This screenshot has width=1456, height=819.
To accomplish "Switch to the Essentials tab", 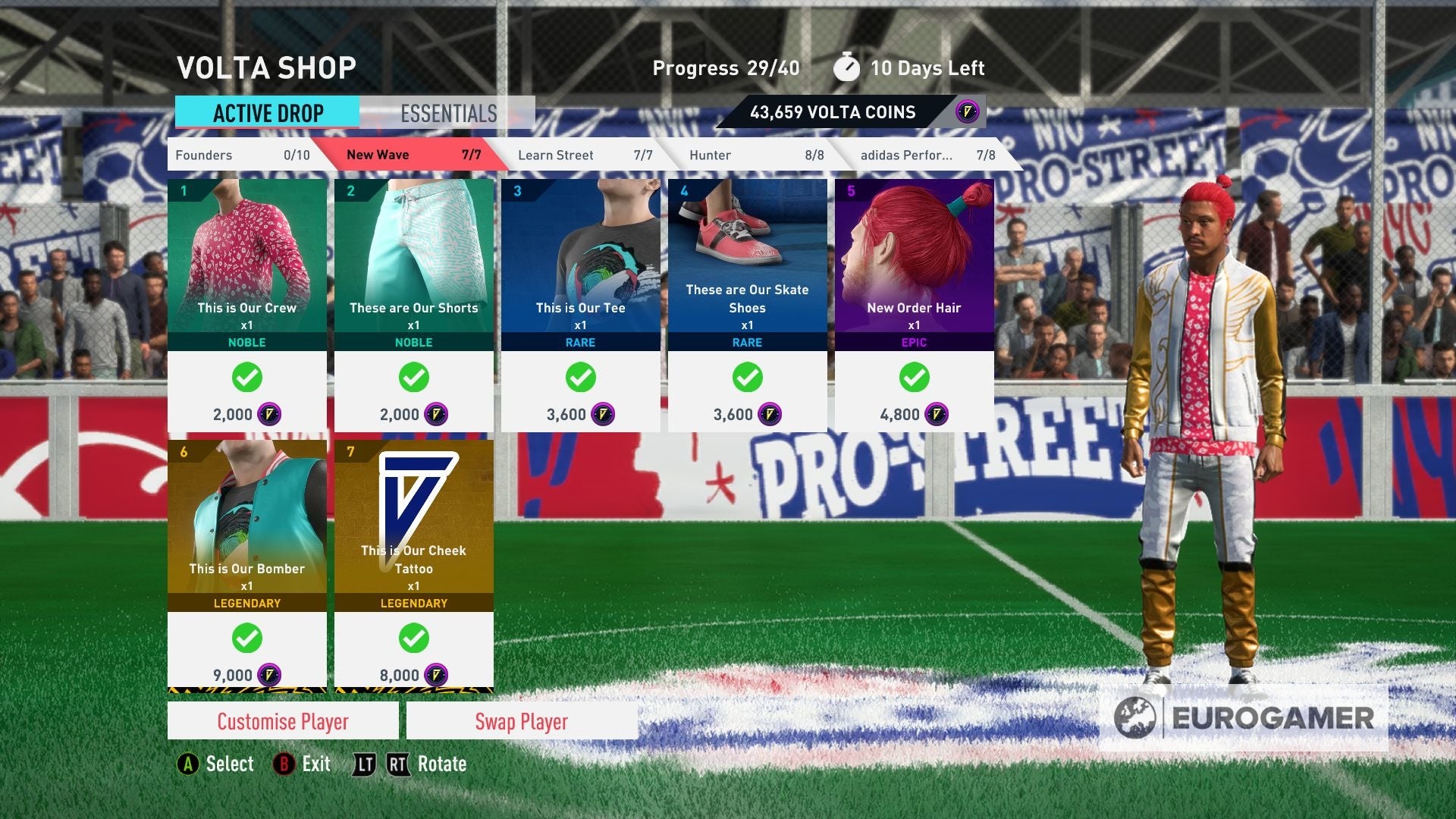I will 447,113.
